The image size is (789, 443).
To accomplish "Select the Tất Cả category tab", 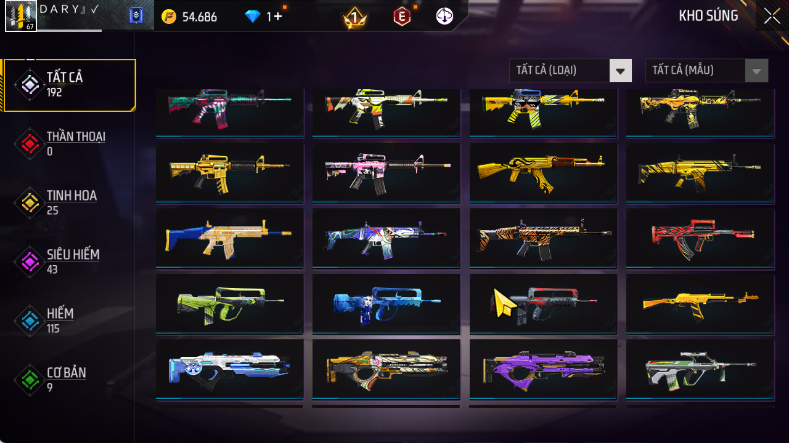I will point(68,84).
